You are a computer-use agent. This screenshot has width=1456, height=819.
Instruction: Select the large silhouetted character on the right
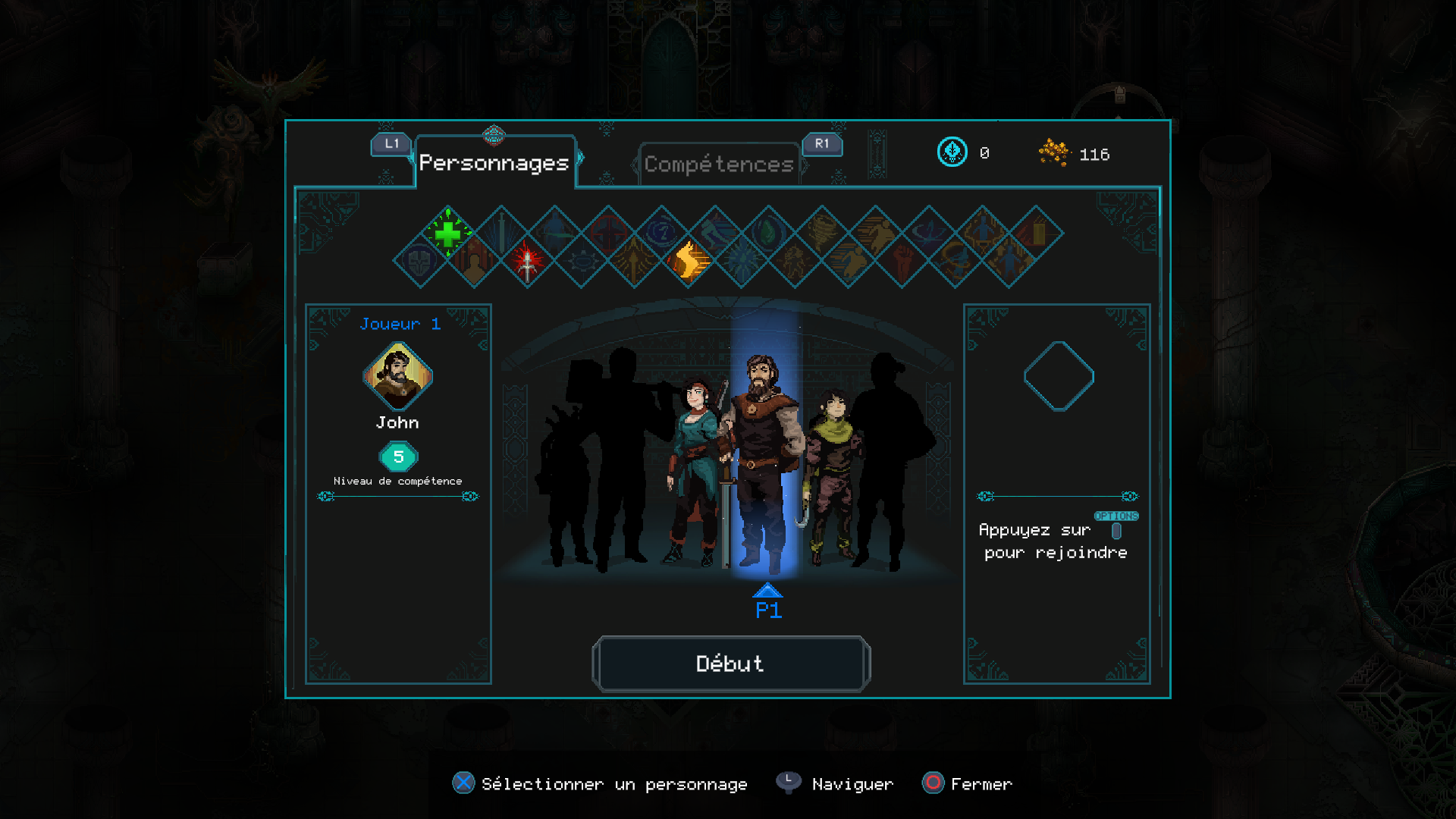(887, 455)
